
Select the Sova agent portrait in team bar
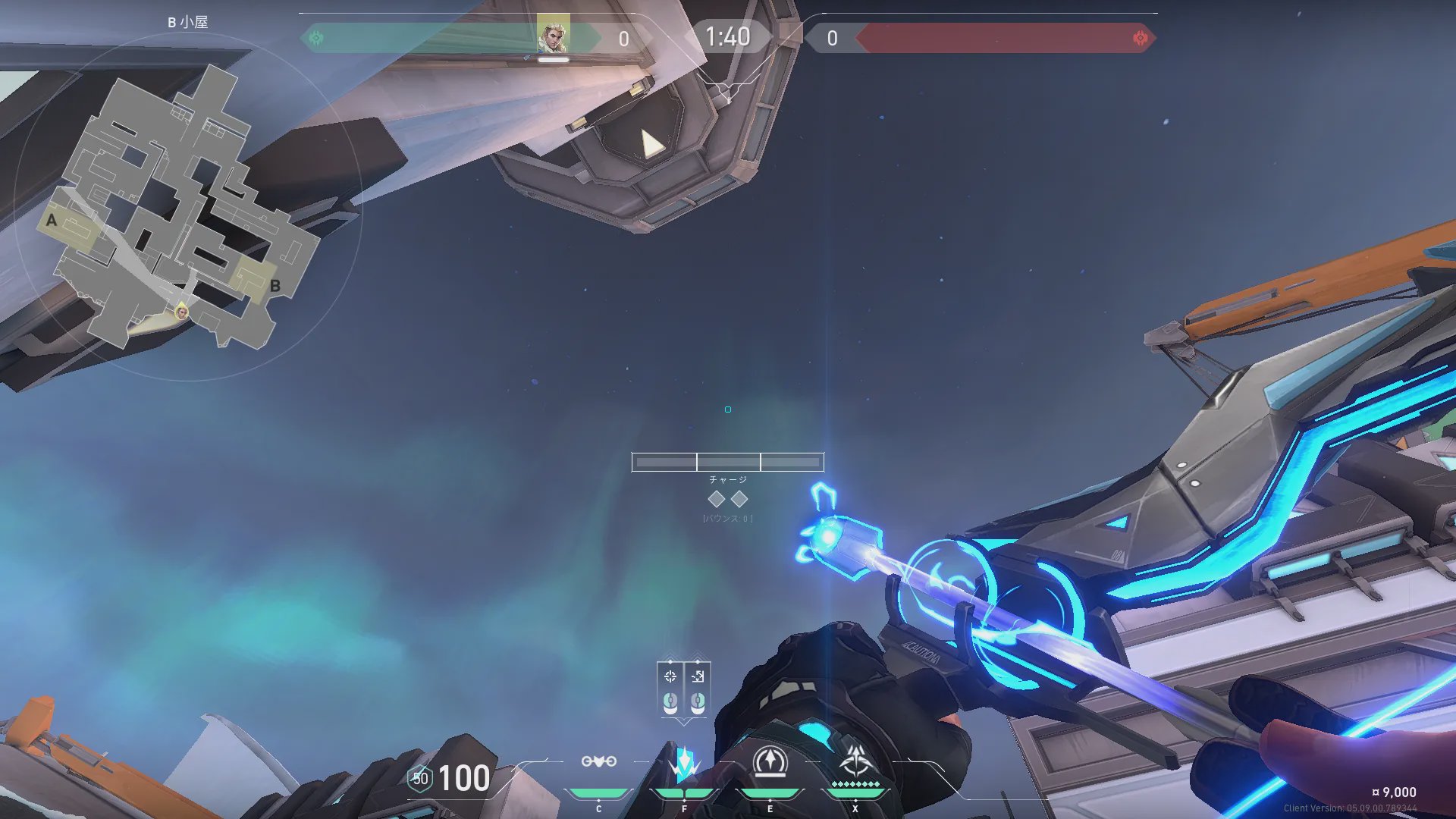(x=553, y=35)
